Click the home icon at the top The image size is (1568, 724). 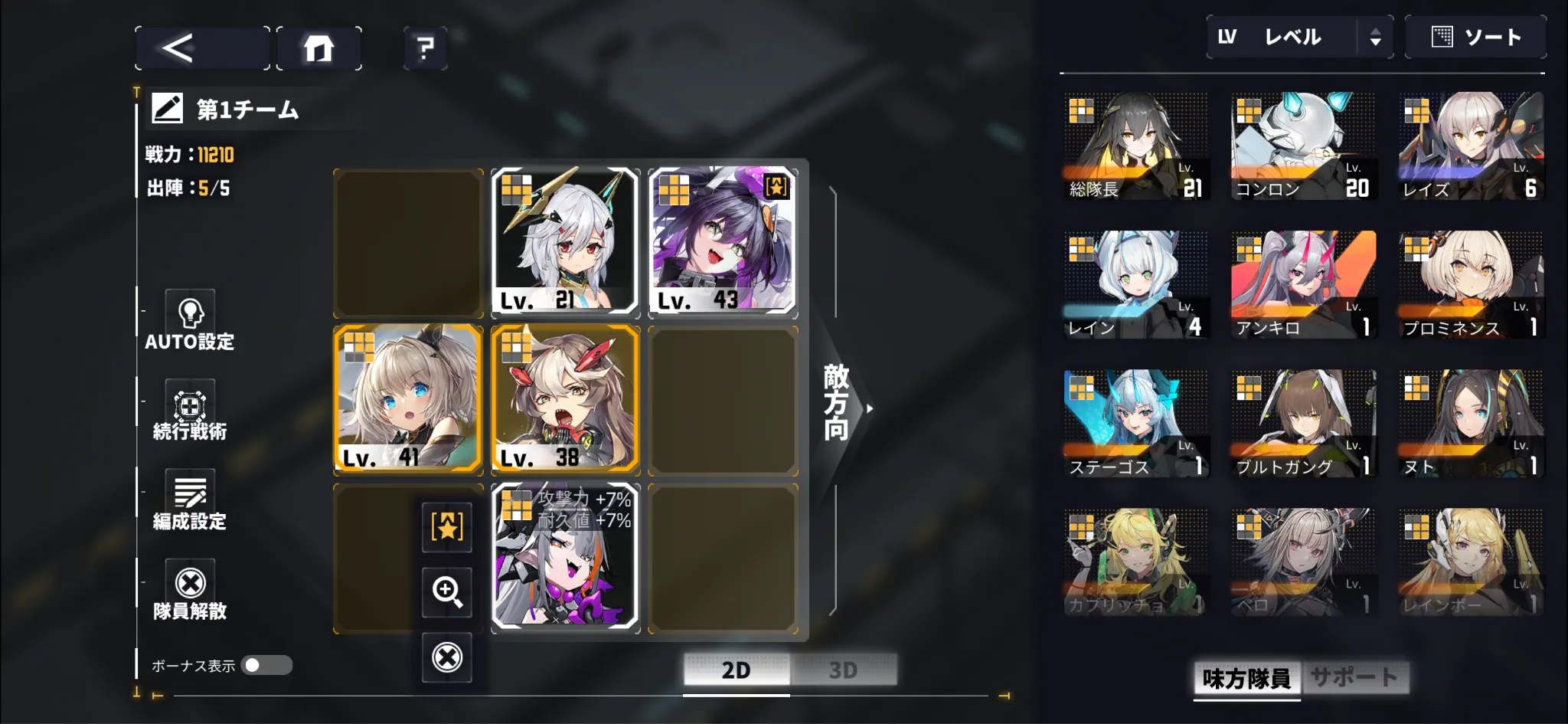[318, 47]
